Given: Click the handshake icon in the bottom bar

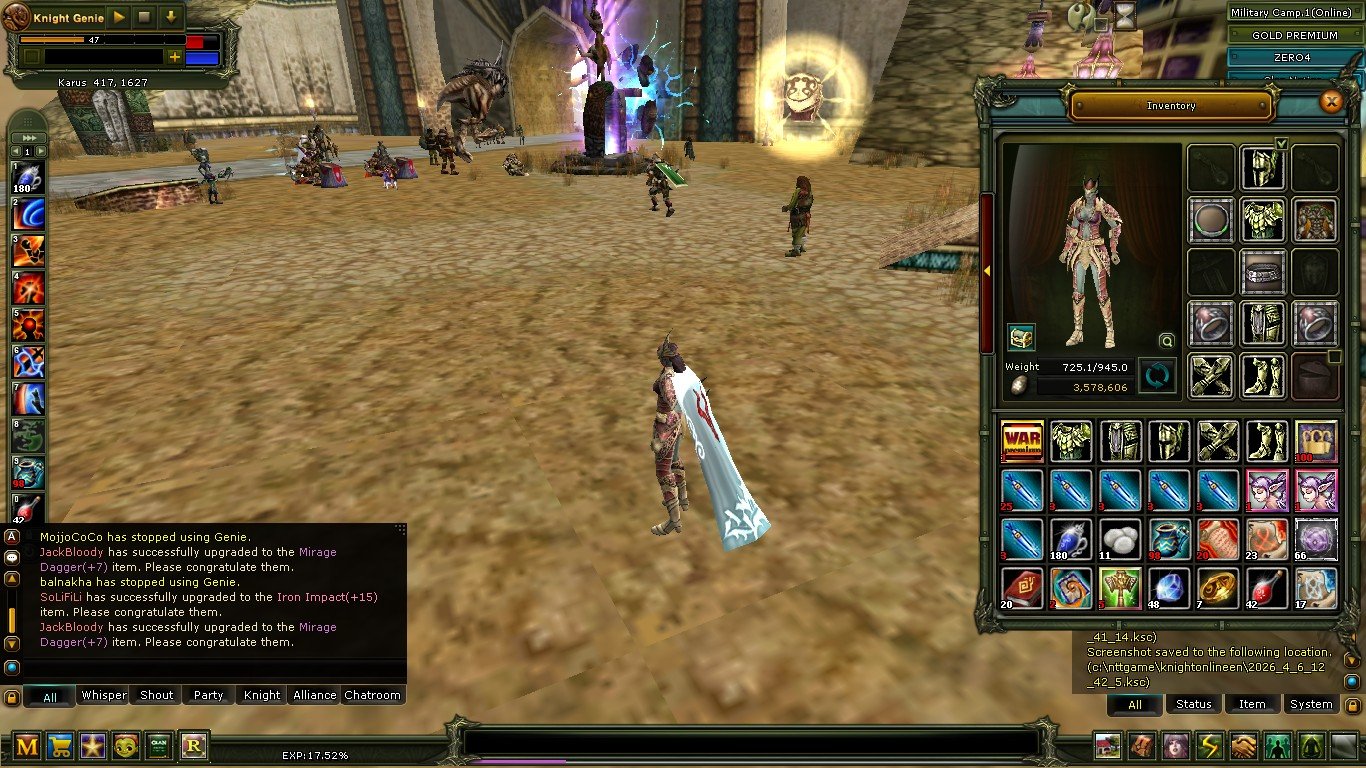Looking at the screenshot, I should click(1243, 746).
